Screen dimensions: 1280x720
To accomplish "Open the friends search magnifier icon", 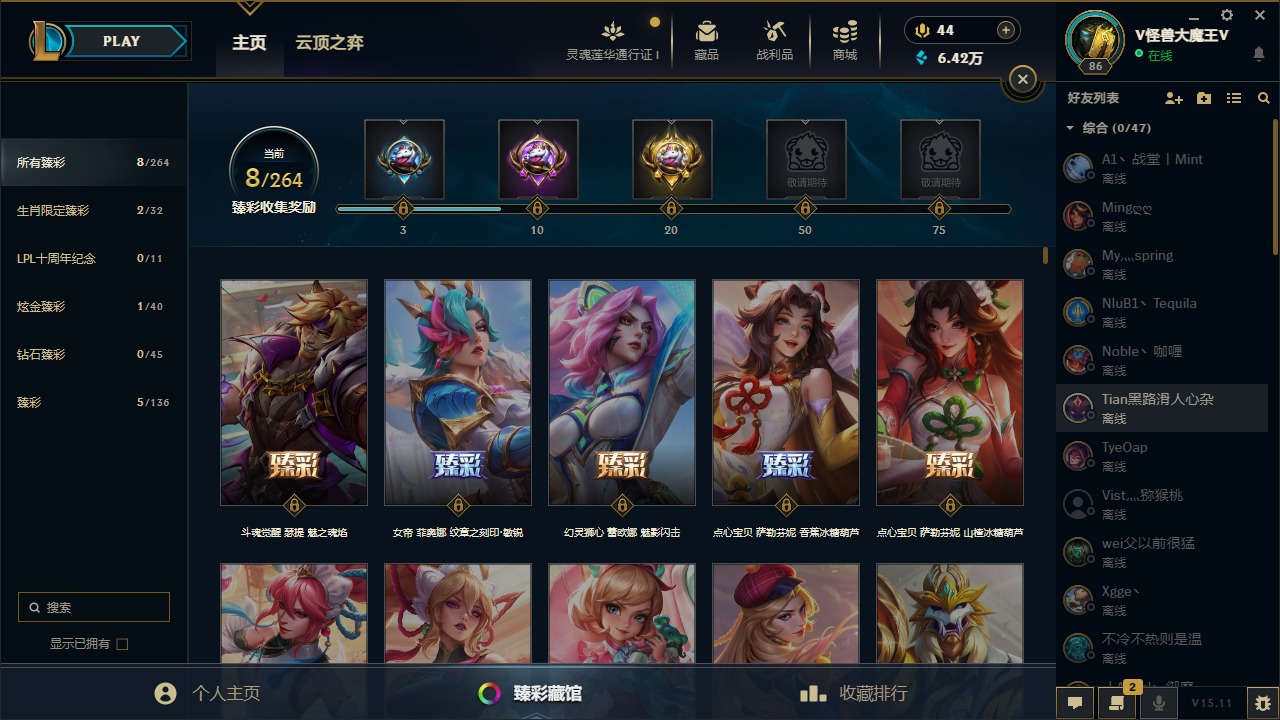I will coord(1263,97).
